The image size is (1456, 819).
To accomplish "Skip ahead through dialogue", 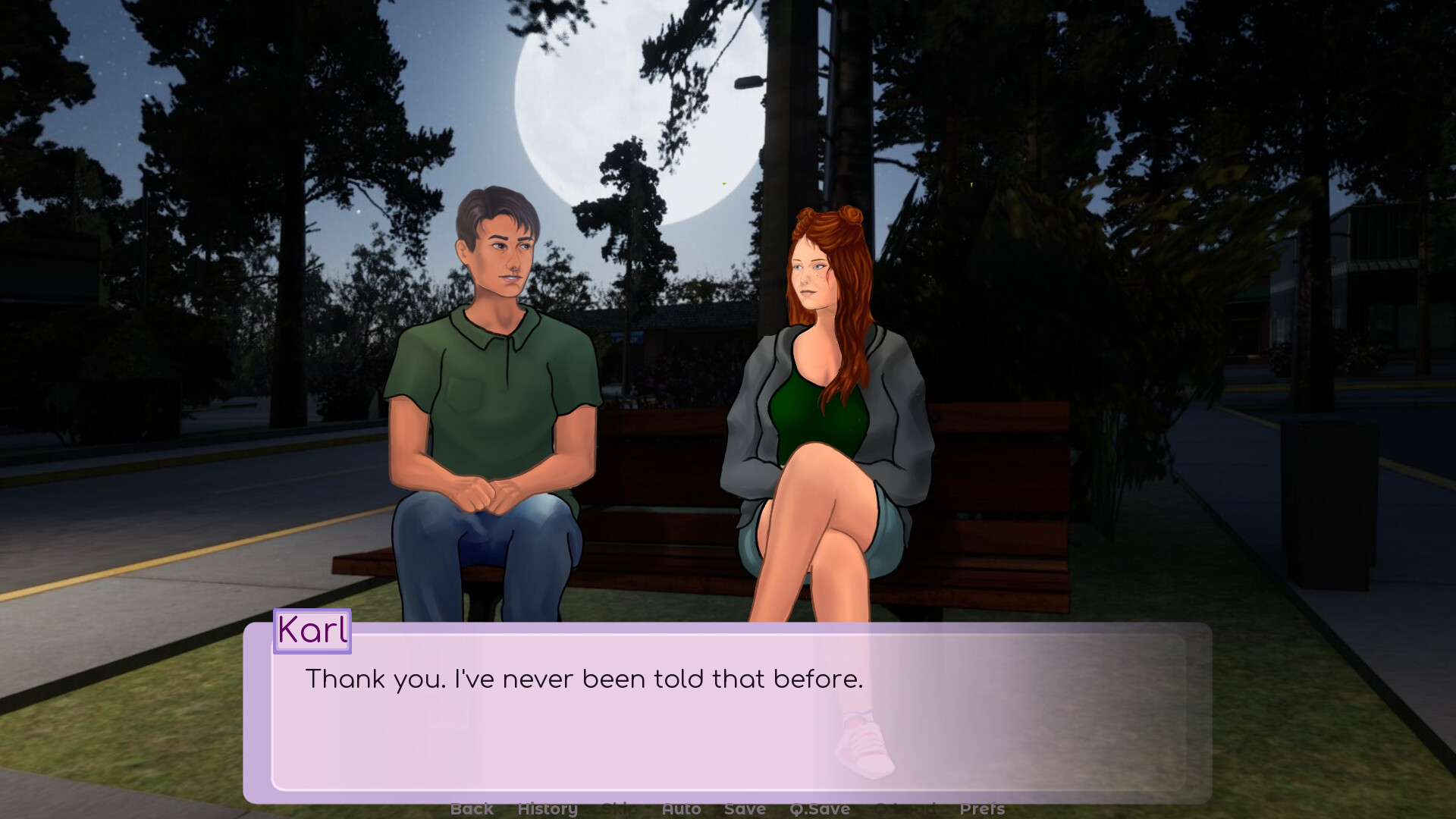I will point(620,809).
